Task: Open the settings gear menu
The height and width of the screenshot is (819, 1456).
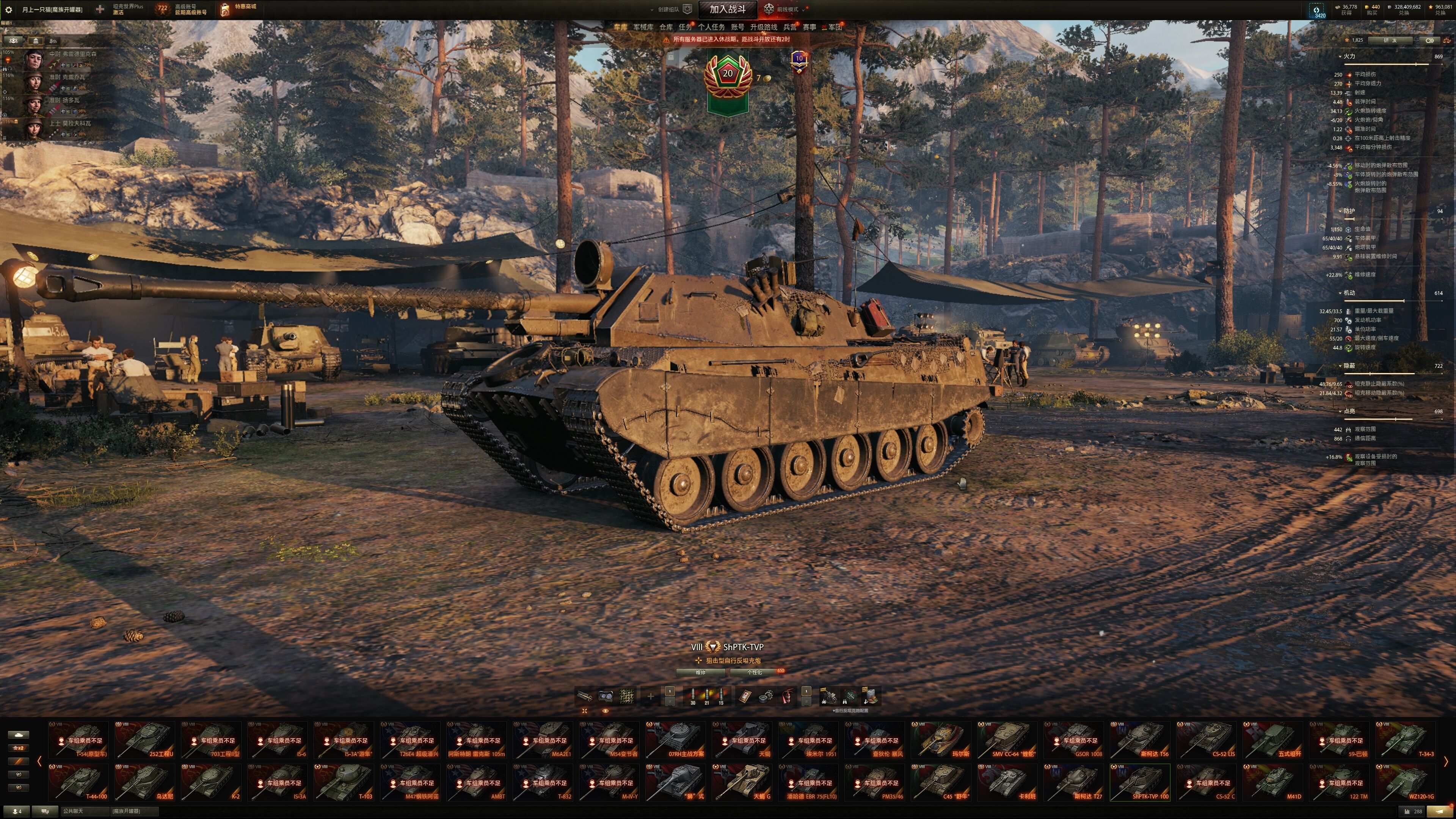Action: (x=8, y=9)
